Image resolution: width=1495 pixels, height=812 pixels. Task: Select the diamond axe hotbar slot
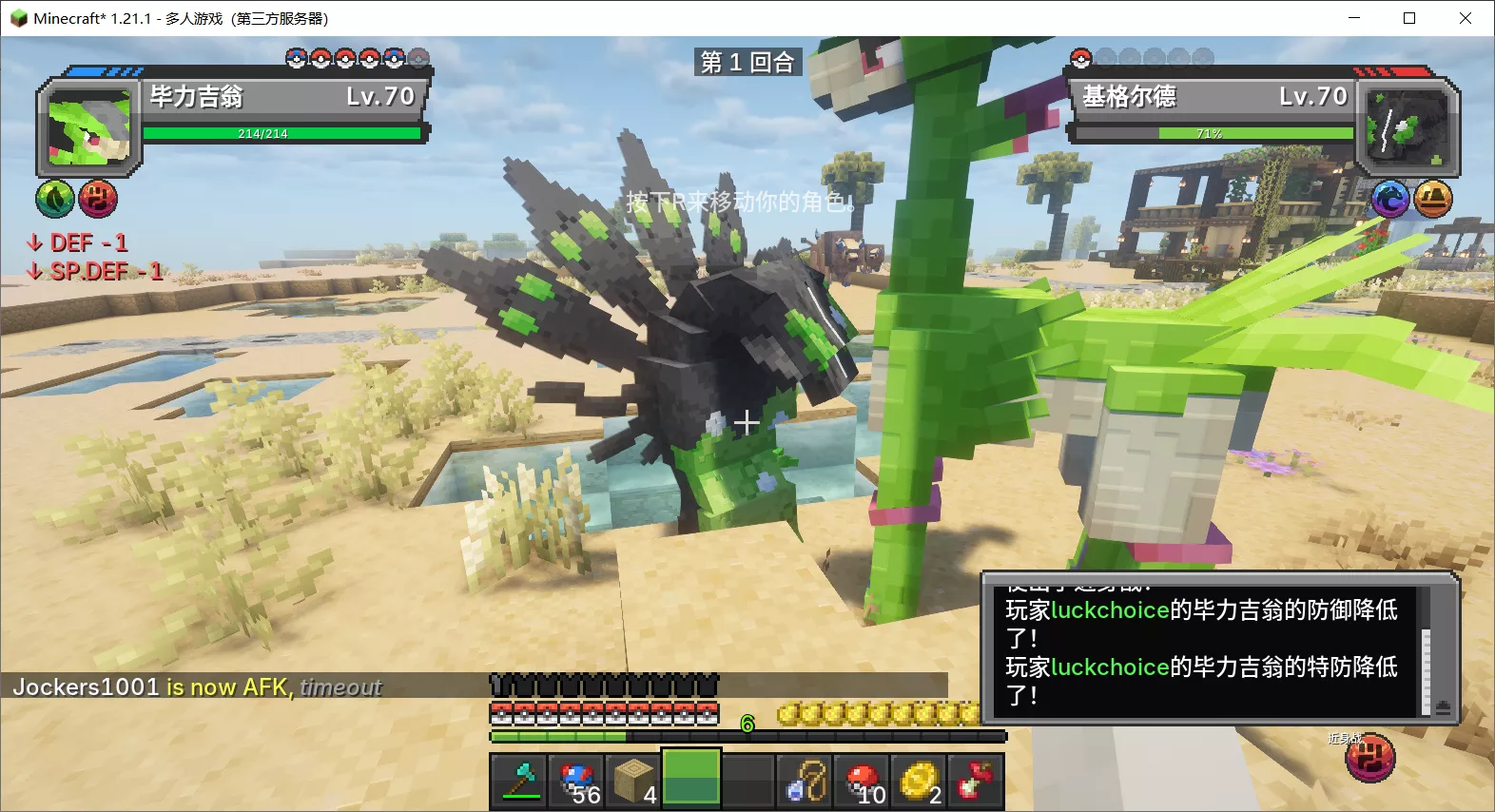coord(519,781)
